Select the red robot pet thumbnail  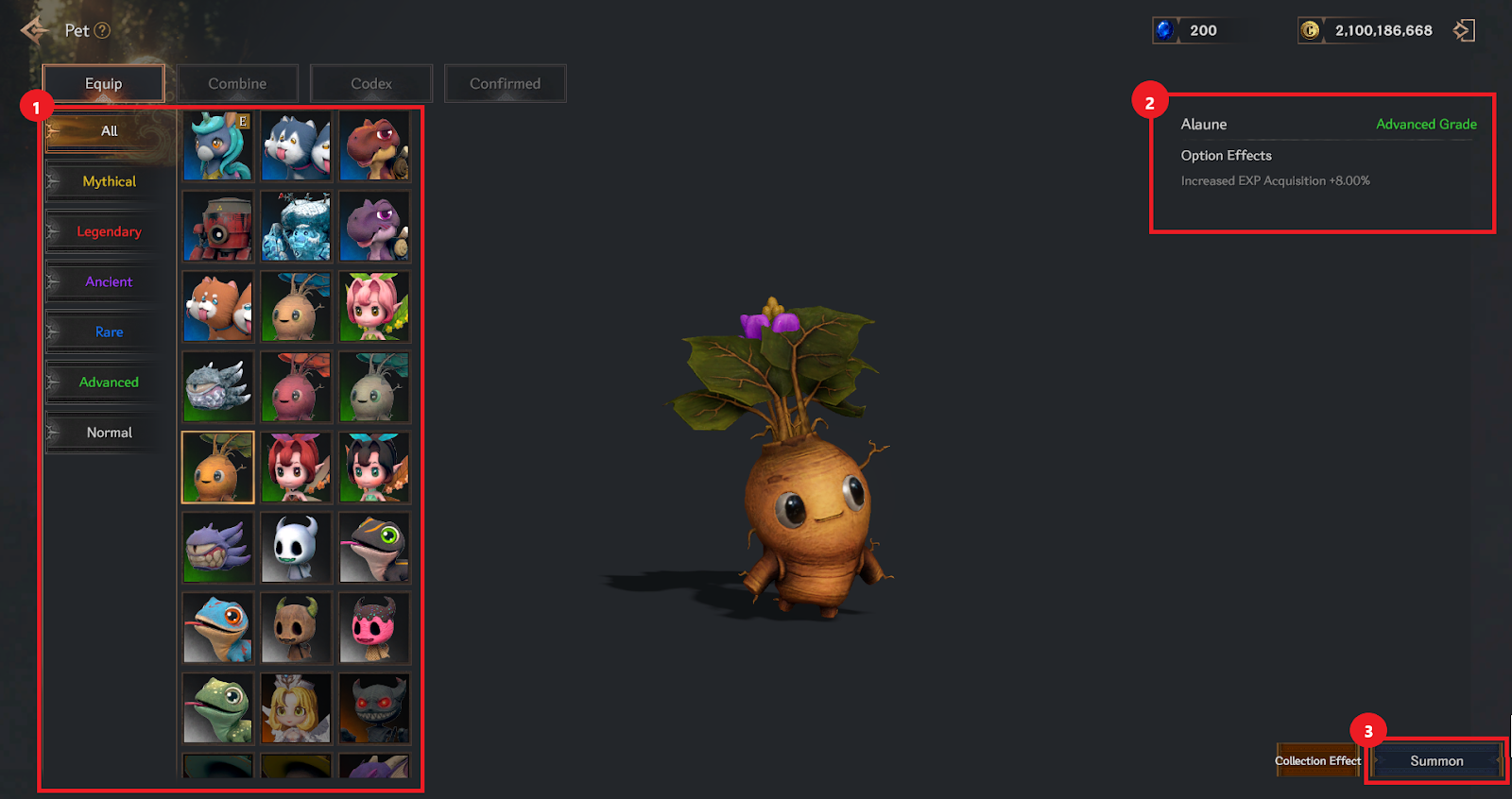[x=218, y=227]
